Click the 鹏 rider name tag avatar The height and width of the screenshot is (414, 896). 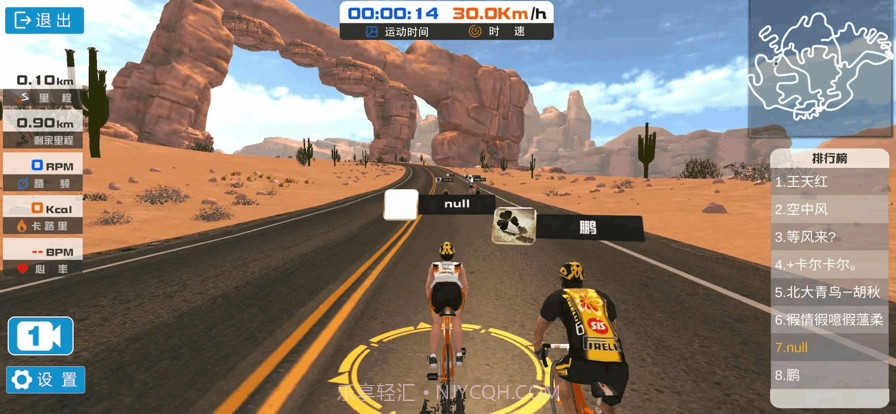[x=514, y=226]
